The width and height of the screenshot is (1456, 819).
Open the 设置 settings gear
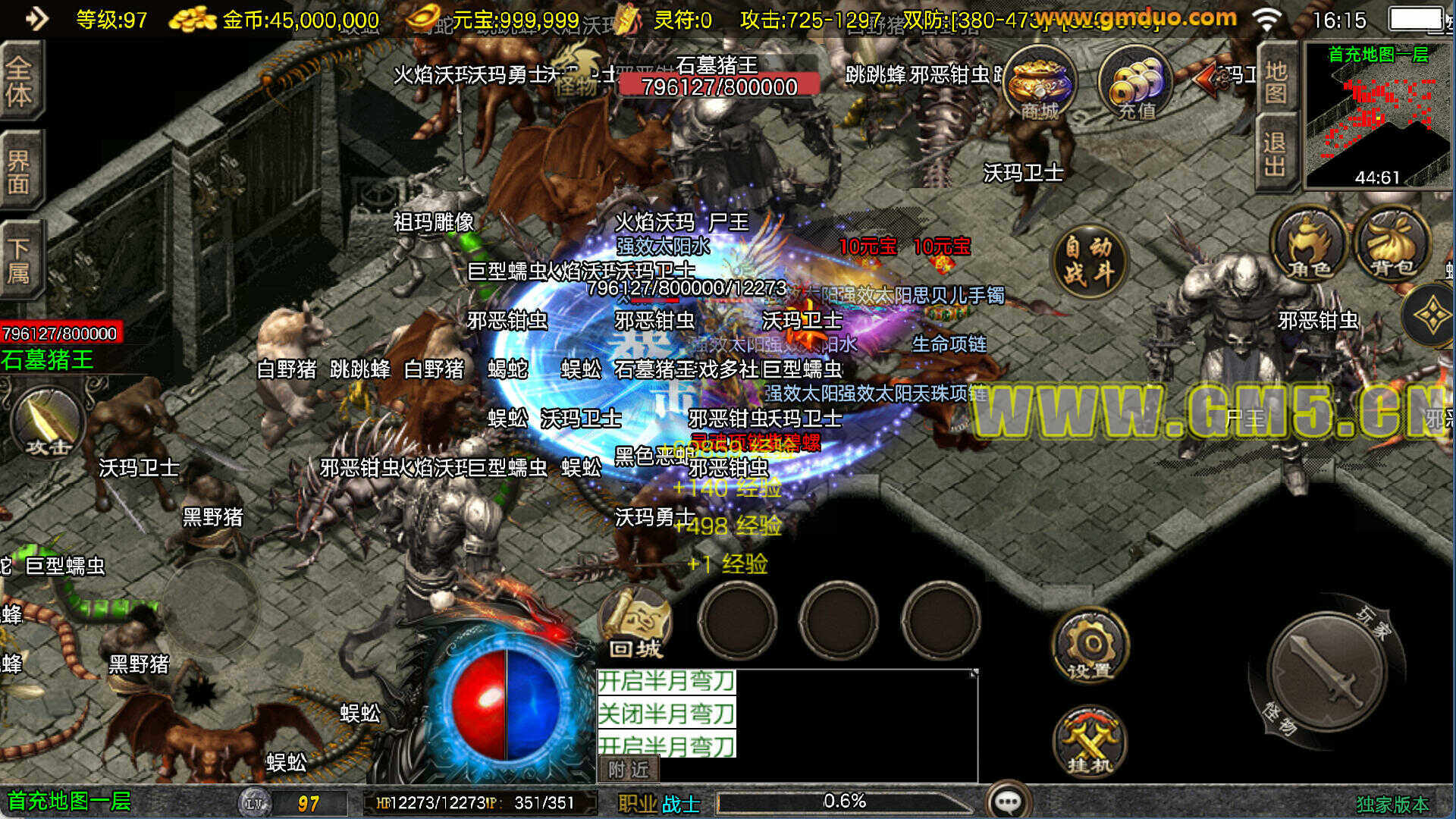1090,646
